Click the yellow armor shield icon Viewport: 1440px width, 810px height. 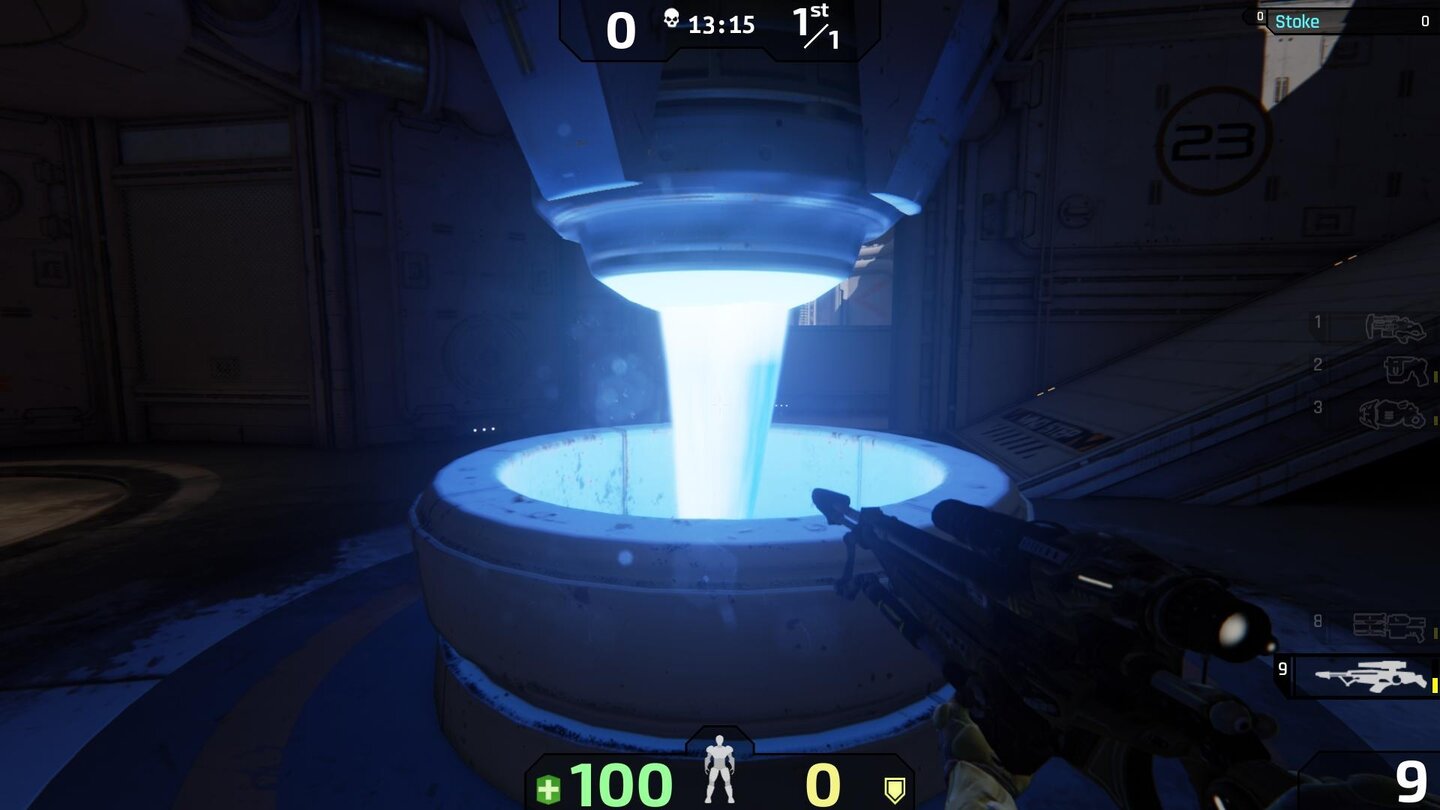895,788
